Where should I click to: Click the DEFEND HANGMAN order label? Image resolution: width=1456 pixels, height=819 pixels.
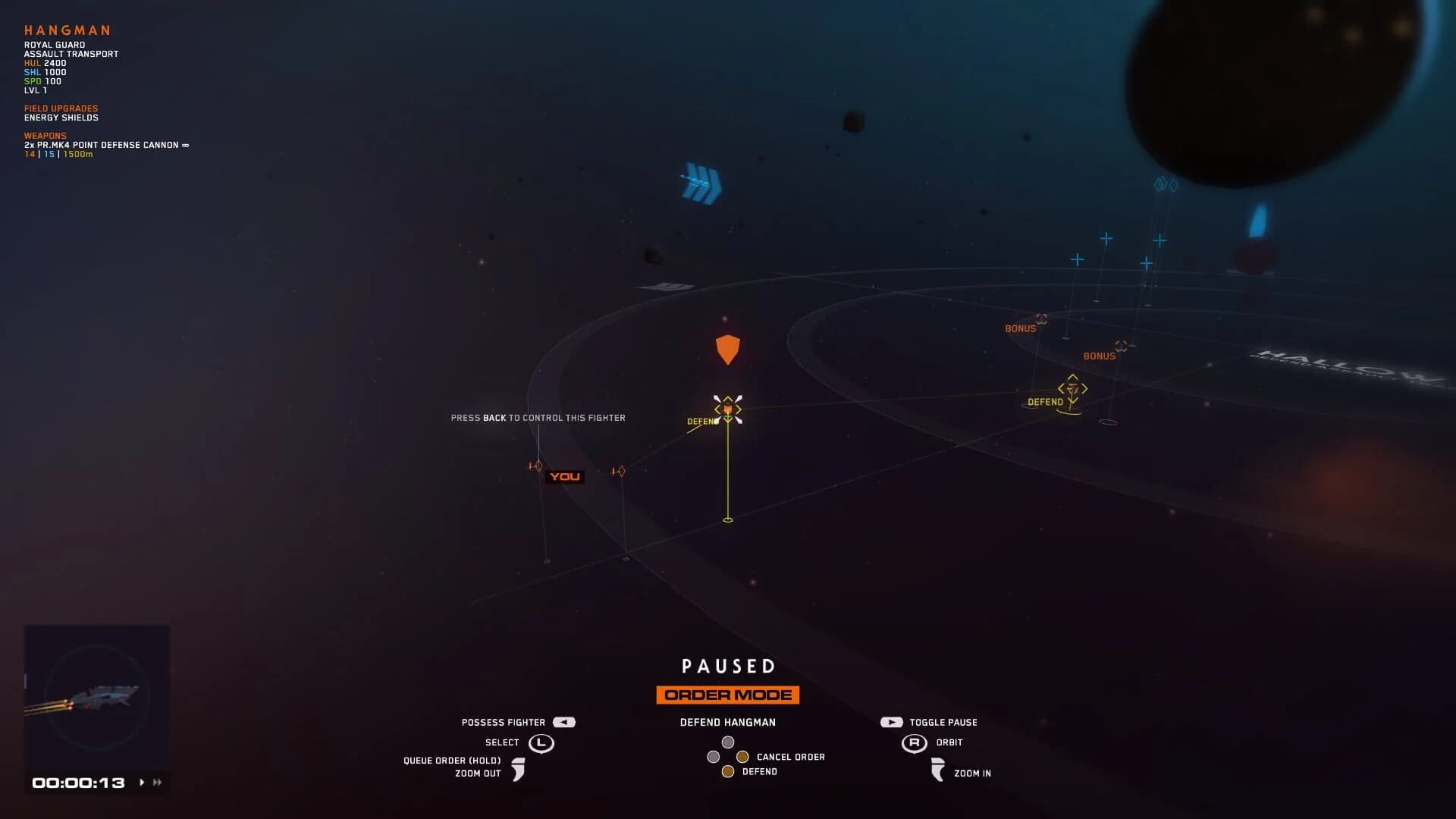tap(727, 722)
